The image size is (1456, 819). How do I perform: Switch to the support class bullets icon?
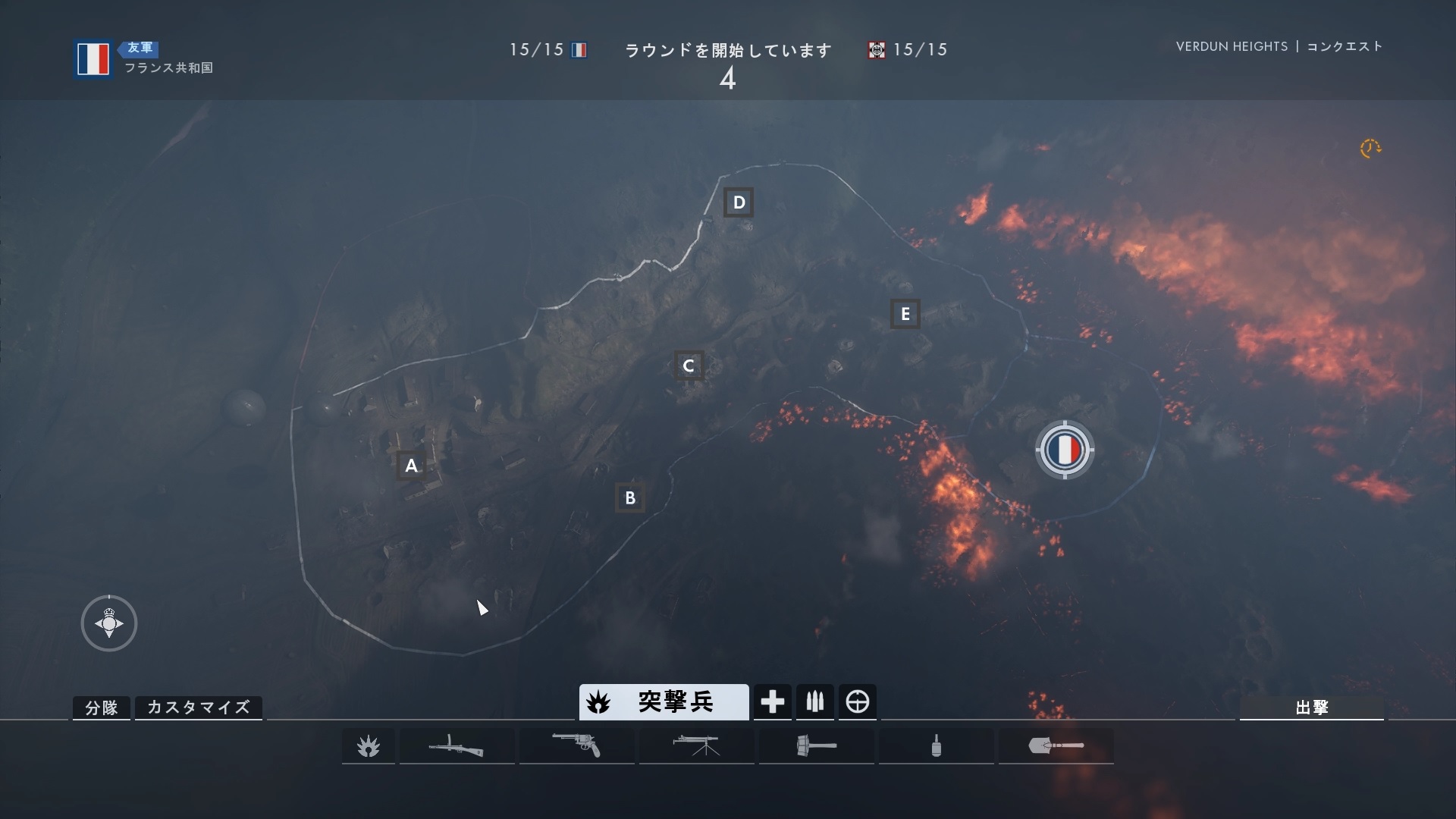click(x=814, y=702)
